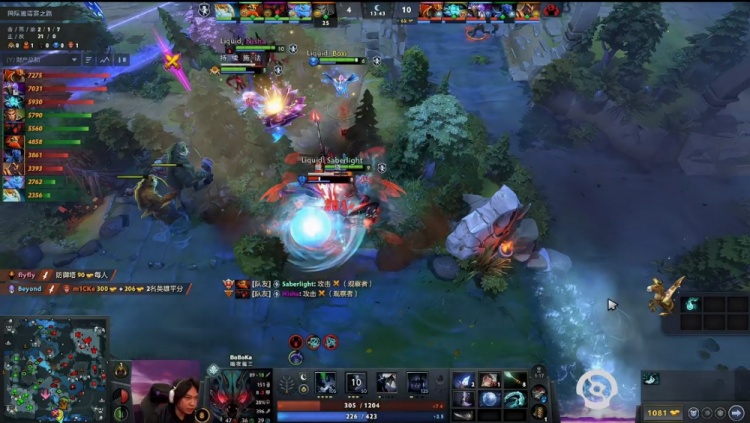750x423 pixels.
Task: Click the talent tree icon left of abilities
Action: pyautogui.click(x=286, y=384)
